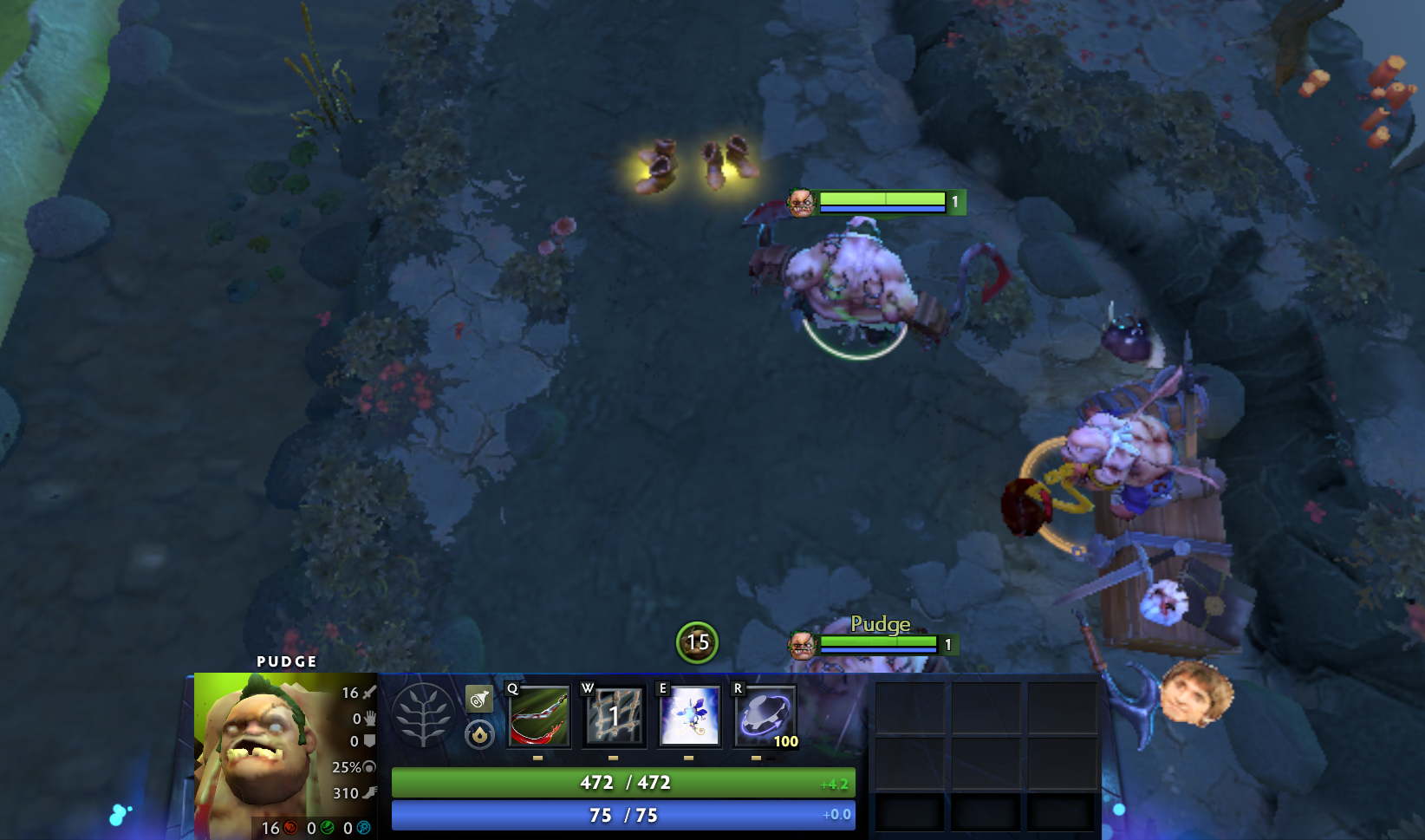Screen dimensions: 1425x840
Task: Open the talent tree
Action: tap(423, 715)
